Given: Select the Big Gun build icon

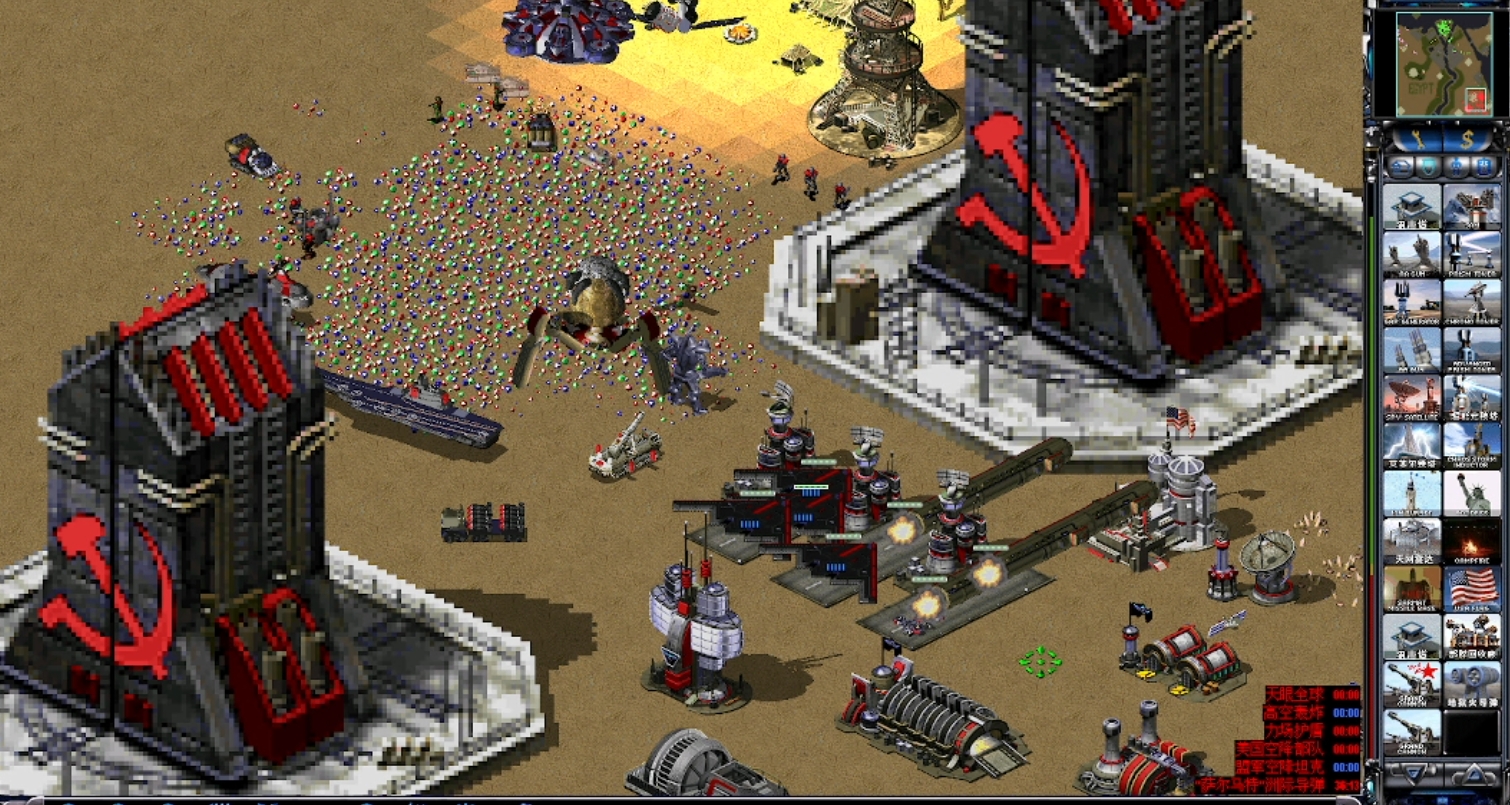Looking at the screenshot, I should [1412, 254].
